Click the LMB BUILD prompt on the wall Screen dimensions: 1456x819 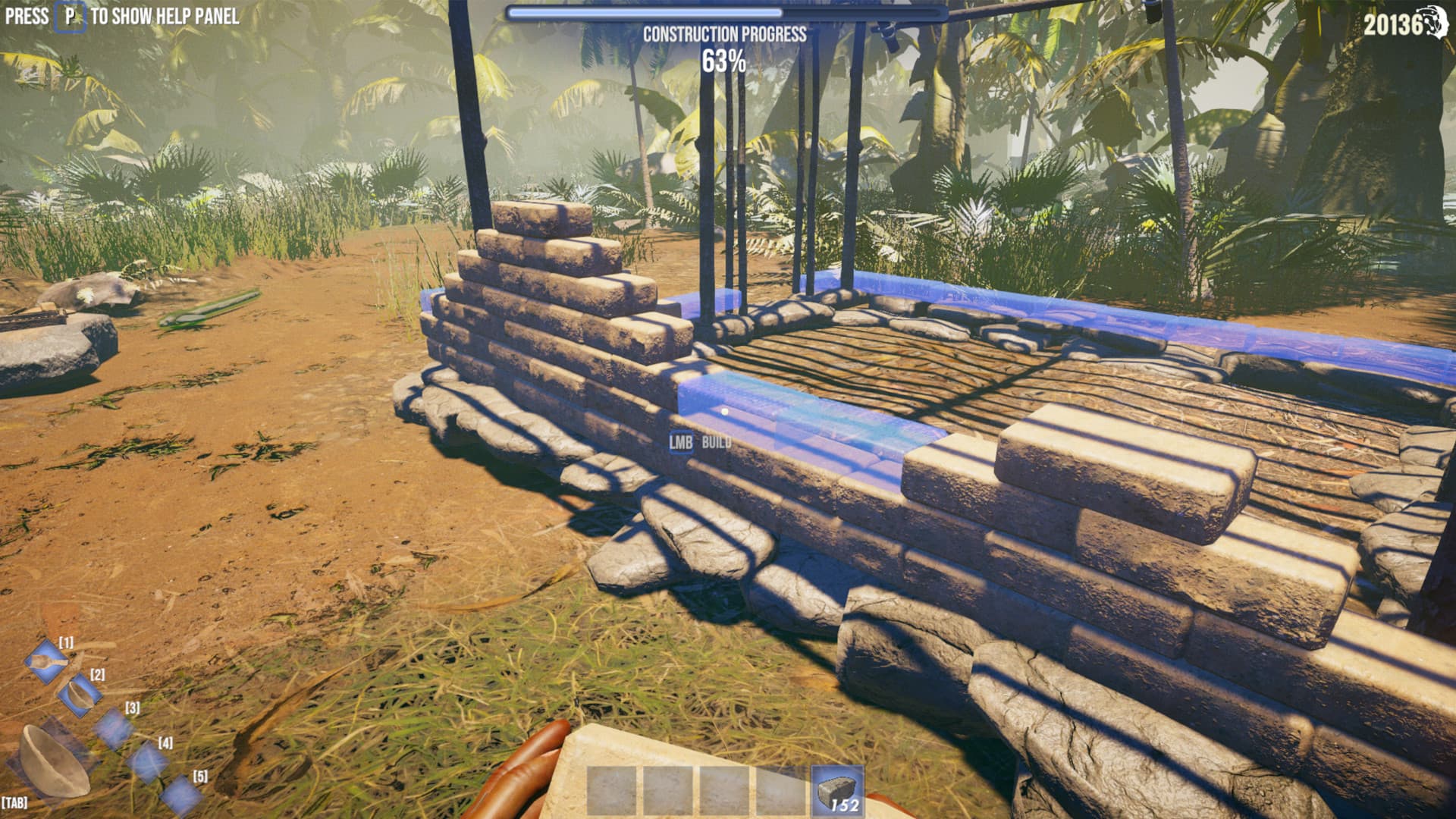[x=701, y=441]
